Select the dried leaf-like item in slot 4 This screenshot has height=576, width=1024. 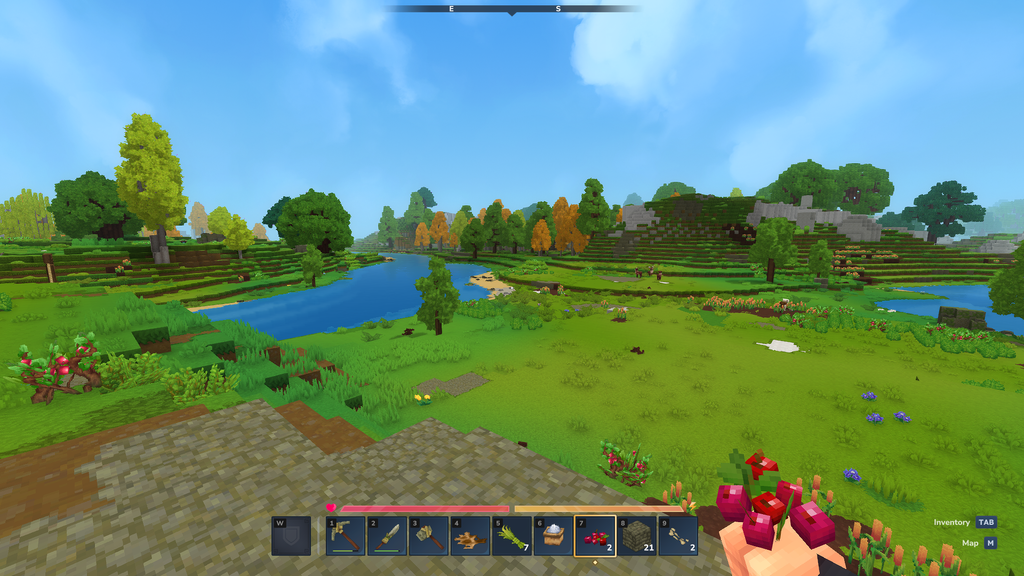click(x=469, y=536)
